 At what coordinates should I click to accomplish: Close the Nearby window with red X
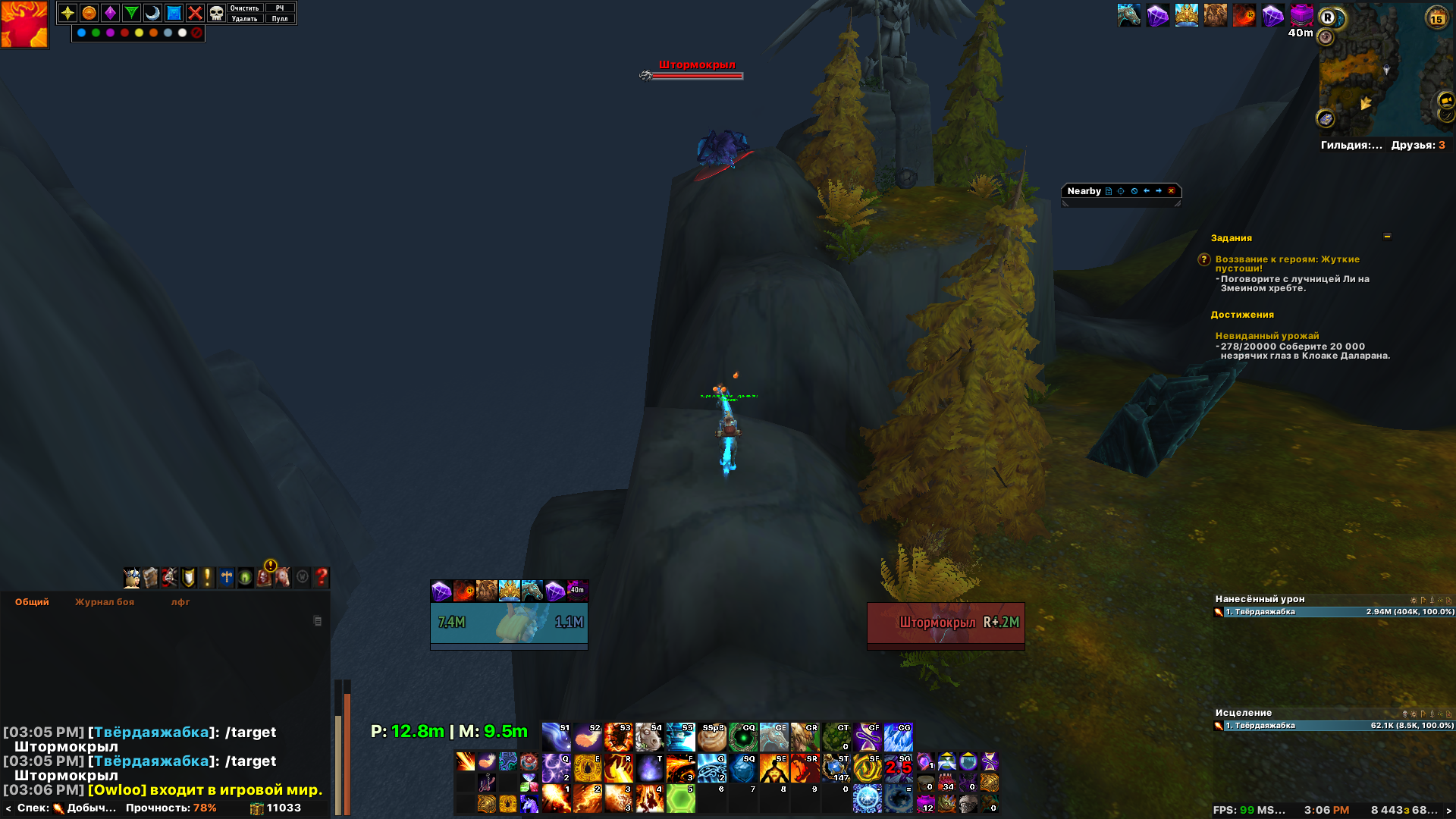tap(1171, 191)
